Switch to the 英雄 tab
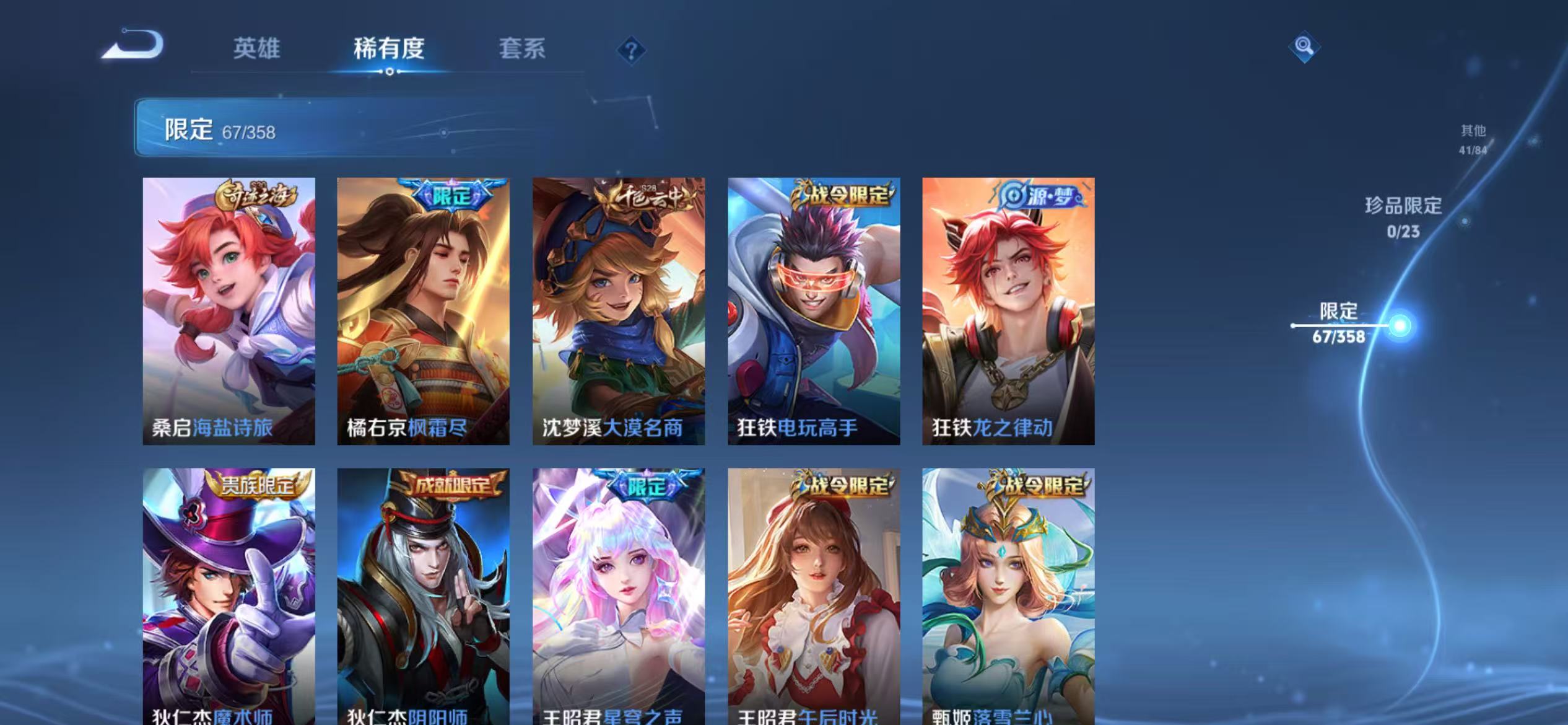Screen dimensions: 1568x725 tap(258, 49)
